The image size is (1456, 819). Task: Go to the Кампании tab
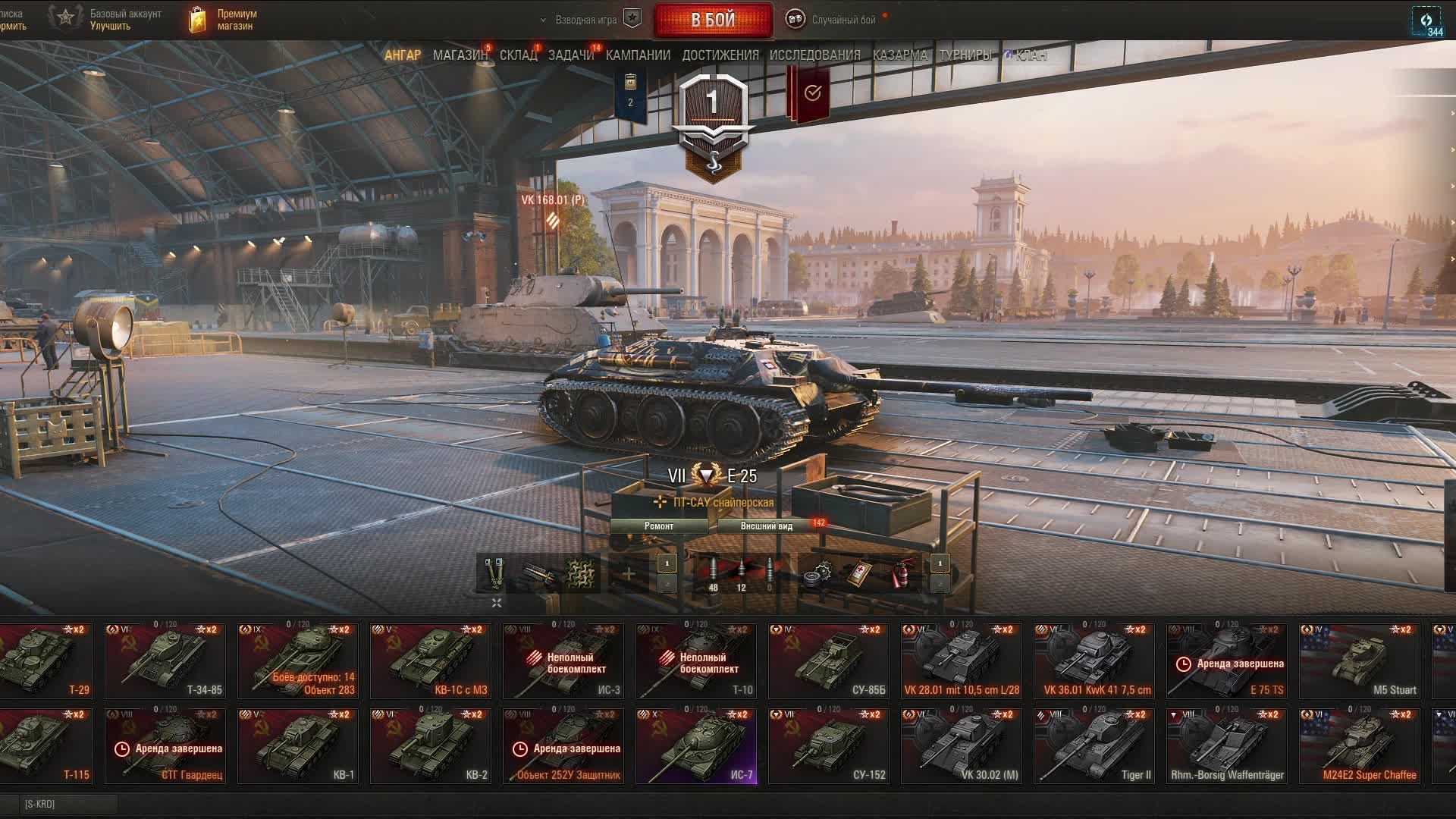point(638,55)
